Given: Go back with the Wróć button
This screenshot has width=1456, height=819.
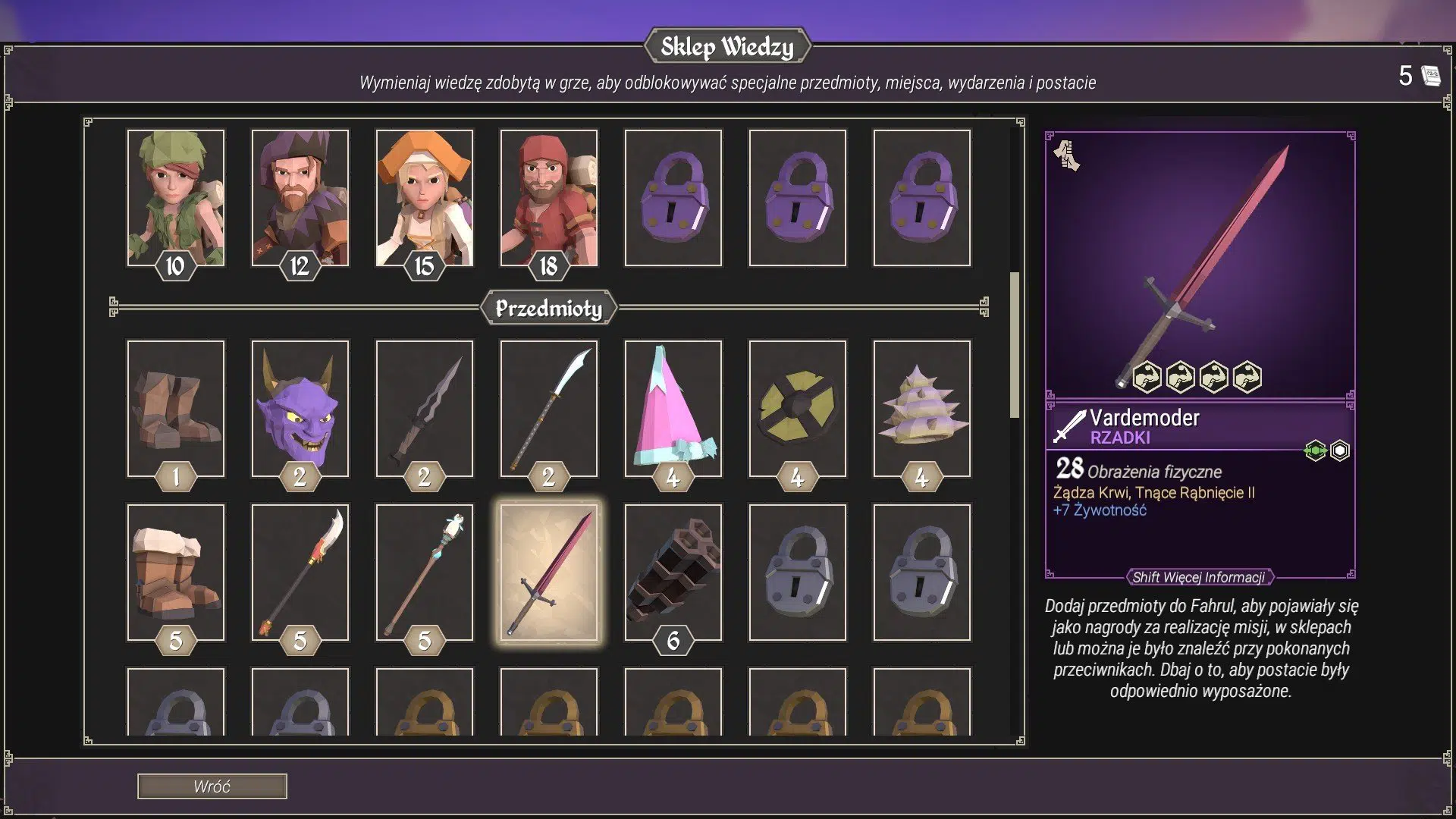Looking at the screenshot, I should (212, 786).
